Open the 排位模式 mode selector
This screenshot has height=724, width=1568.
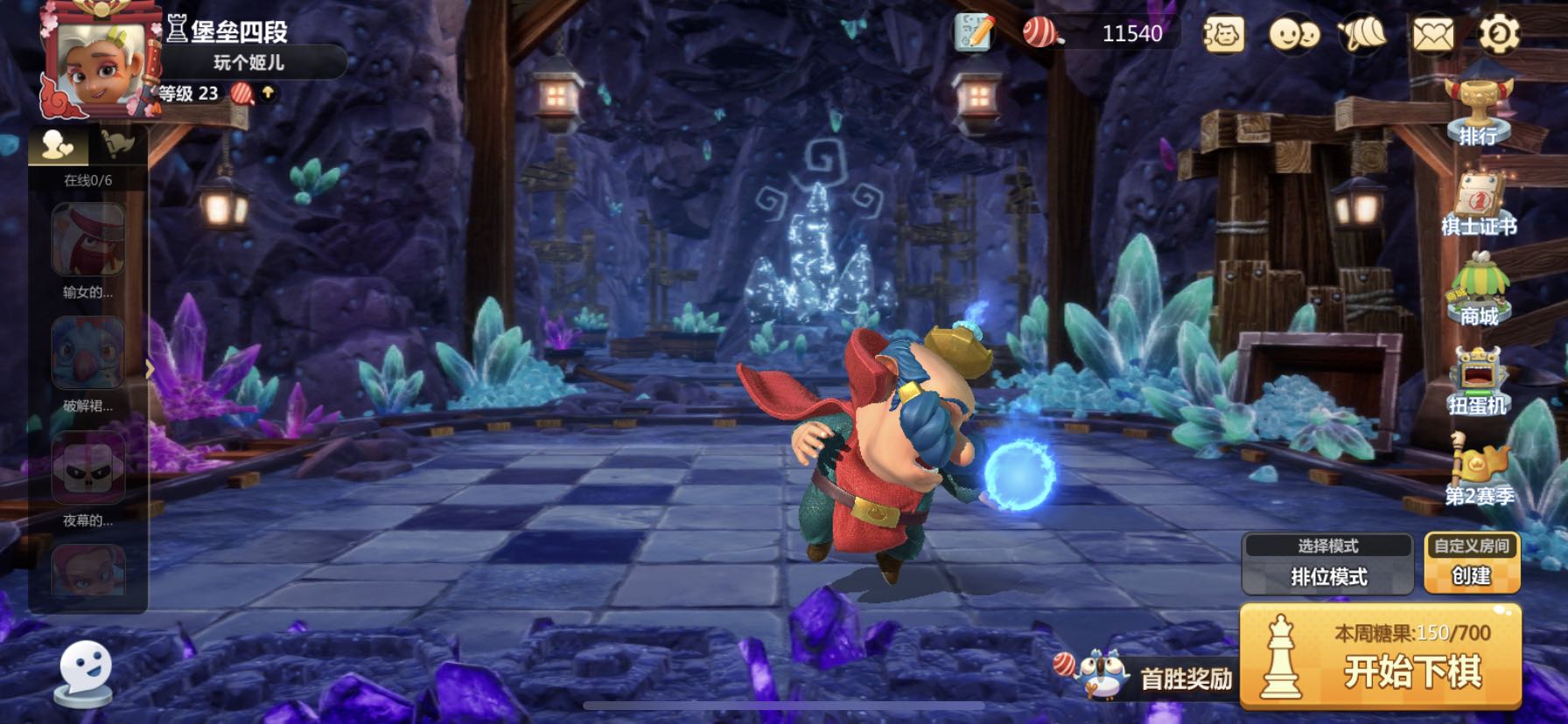click(x=1327, y=564)
